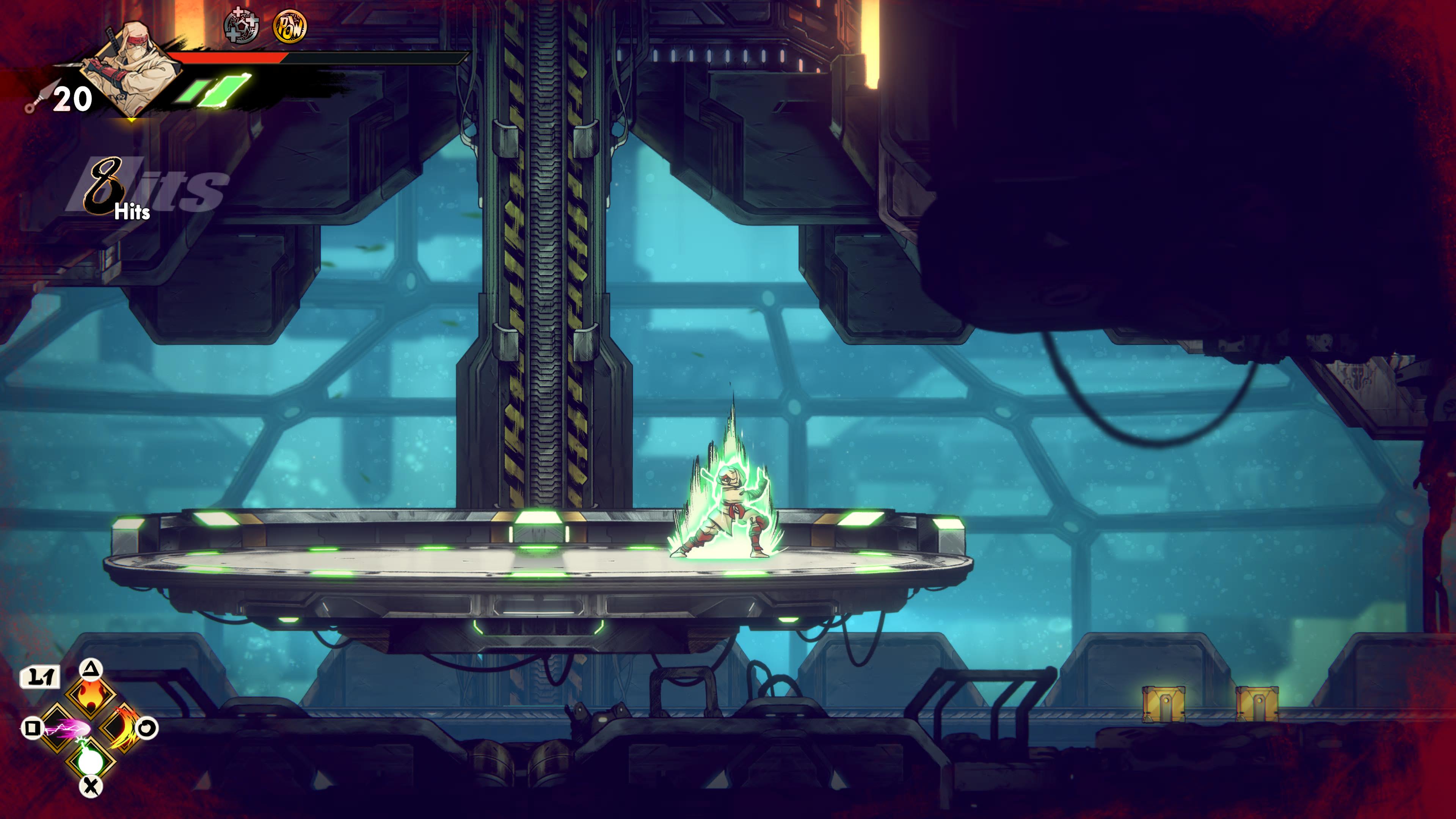Click the gold POW amulet icon
The width and height of the screenshot is (1456, 819).
point(290,27)
